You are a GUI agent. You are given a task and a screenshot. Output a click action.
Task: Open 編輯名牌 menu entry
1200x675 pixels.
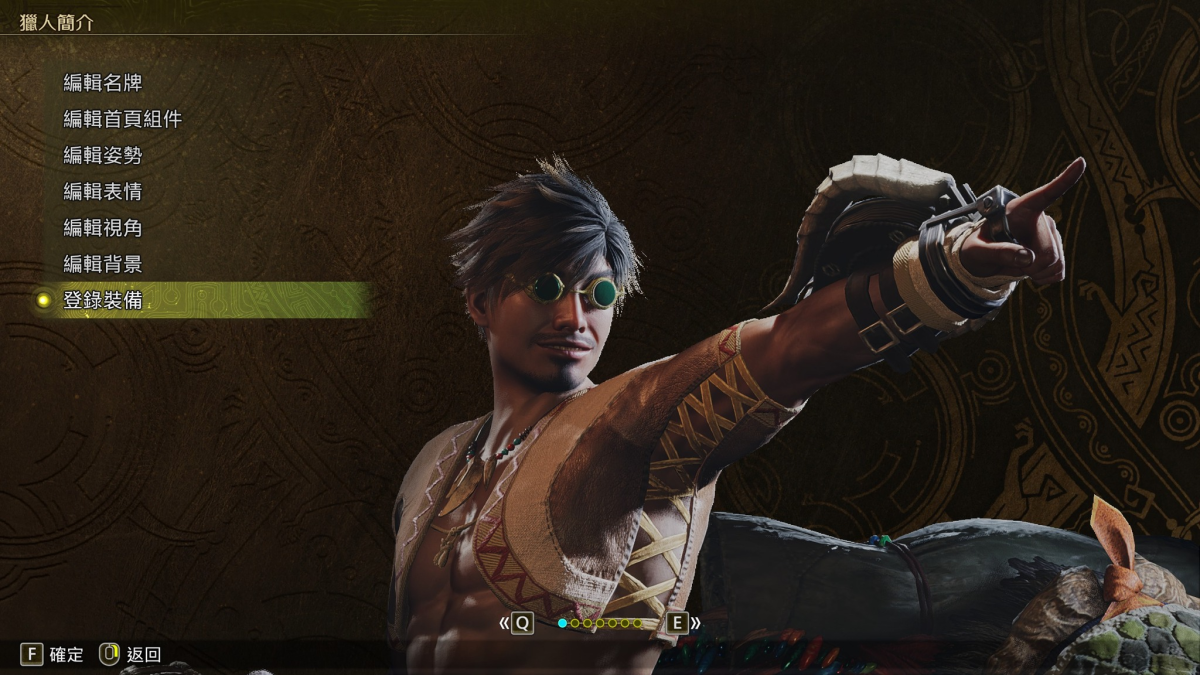pos(103,82)
